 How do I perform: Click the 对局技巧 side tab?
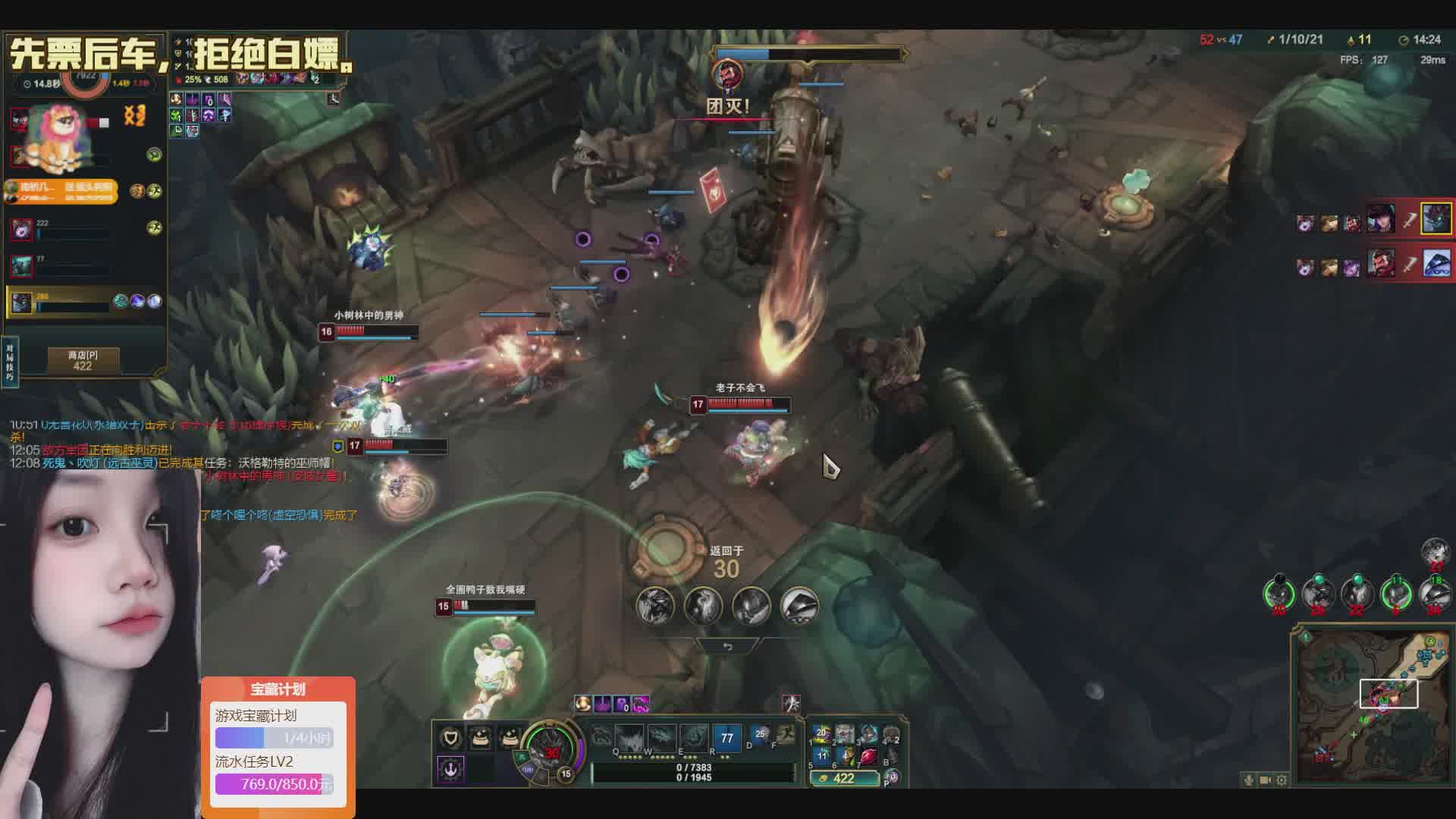[10, 362]
